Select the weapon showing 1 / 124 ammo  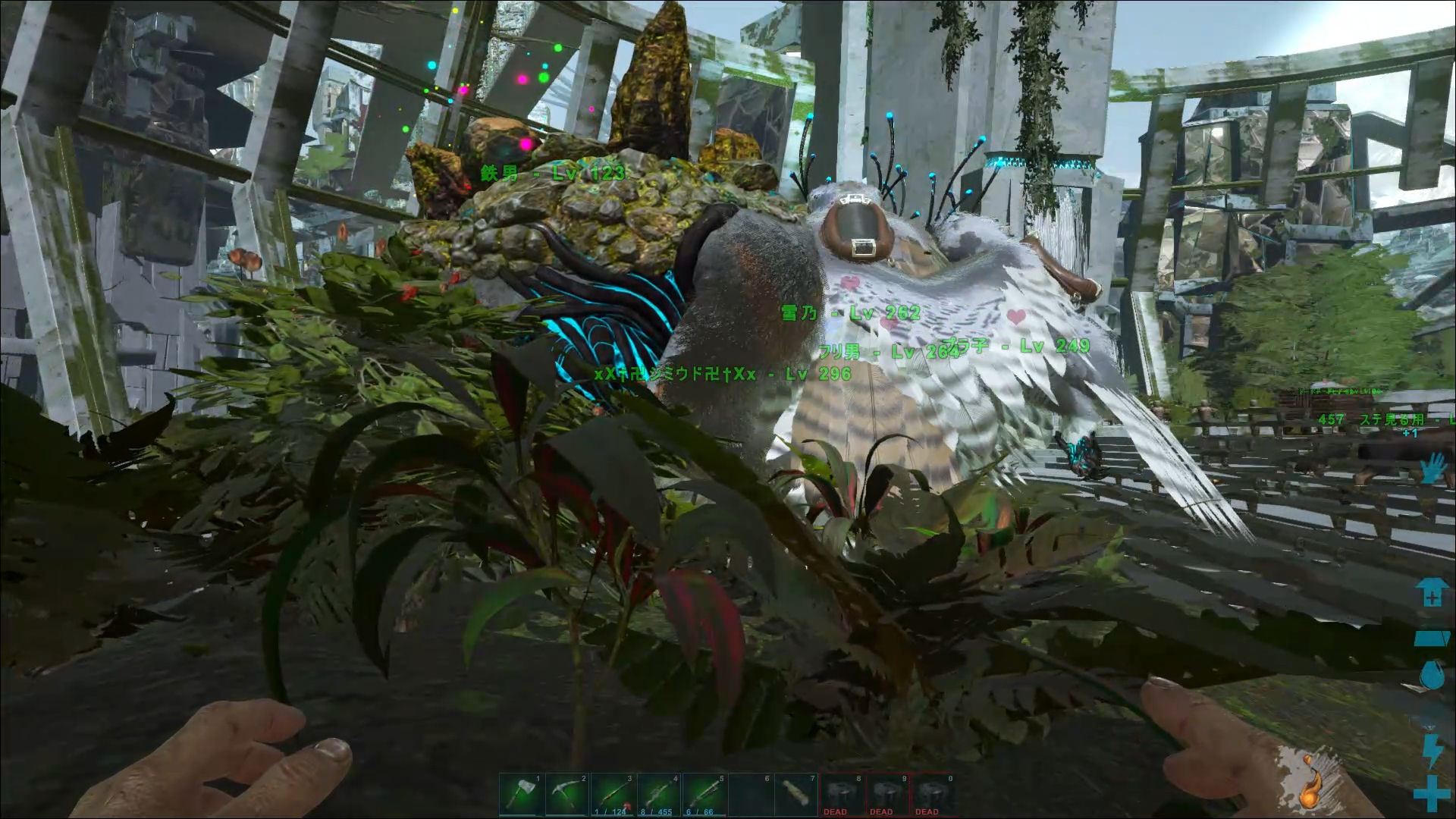point(613,795)
